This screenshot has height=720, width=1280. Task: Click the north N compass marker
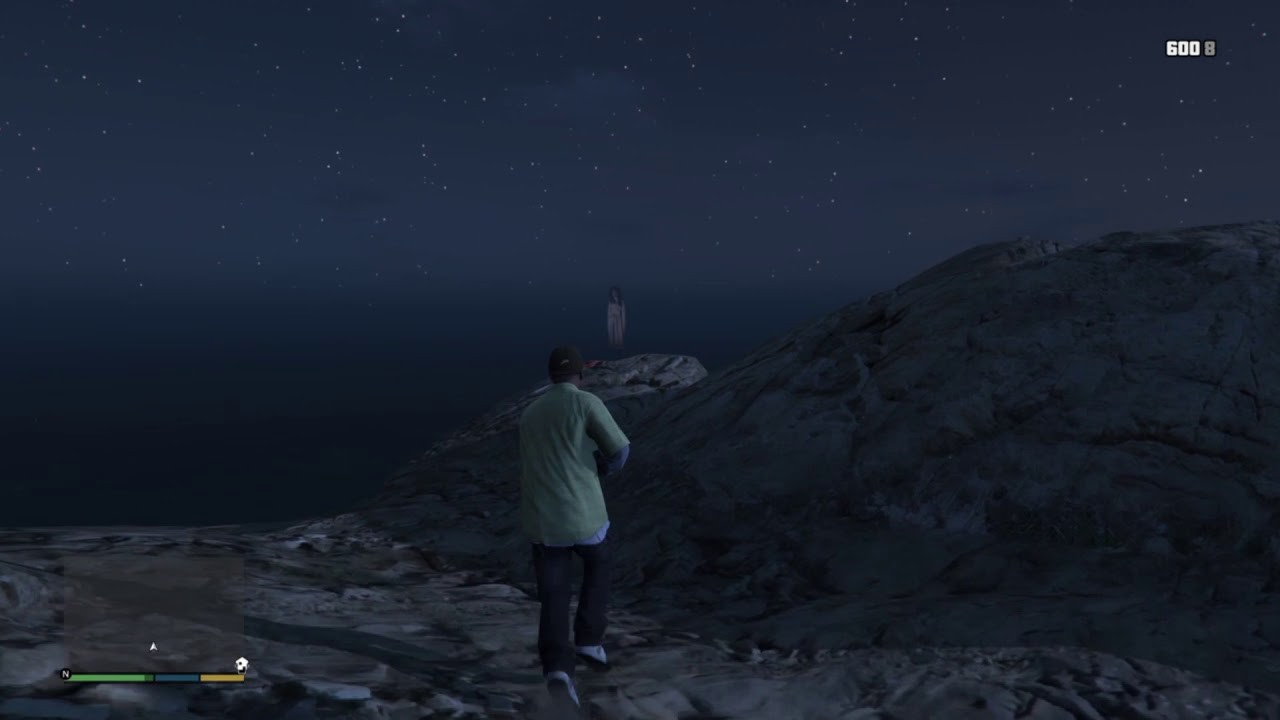[x=66, y=674]
